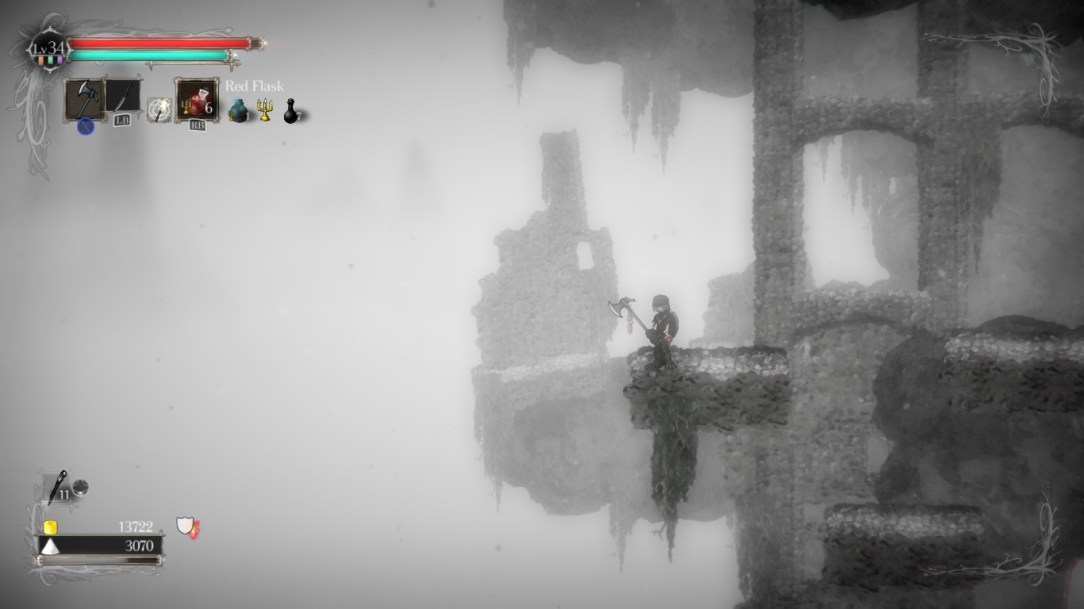Switch to the secondary blade slot
Image resolution: width=1084 pixels, height=609 pixels.
(x=123, y=99)
